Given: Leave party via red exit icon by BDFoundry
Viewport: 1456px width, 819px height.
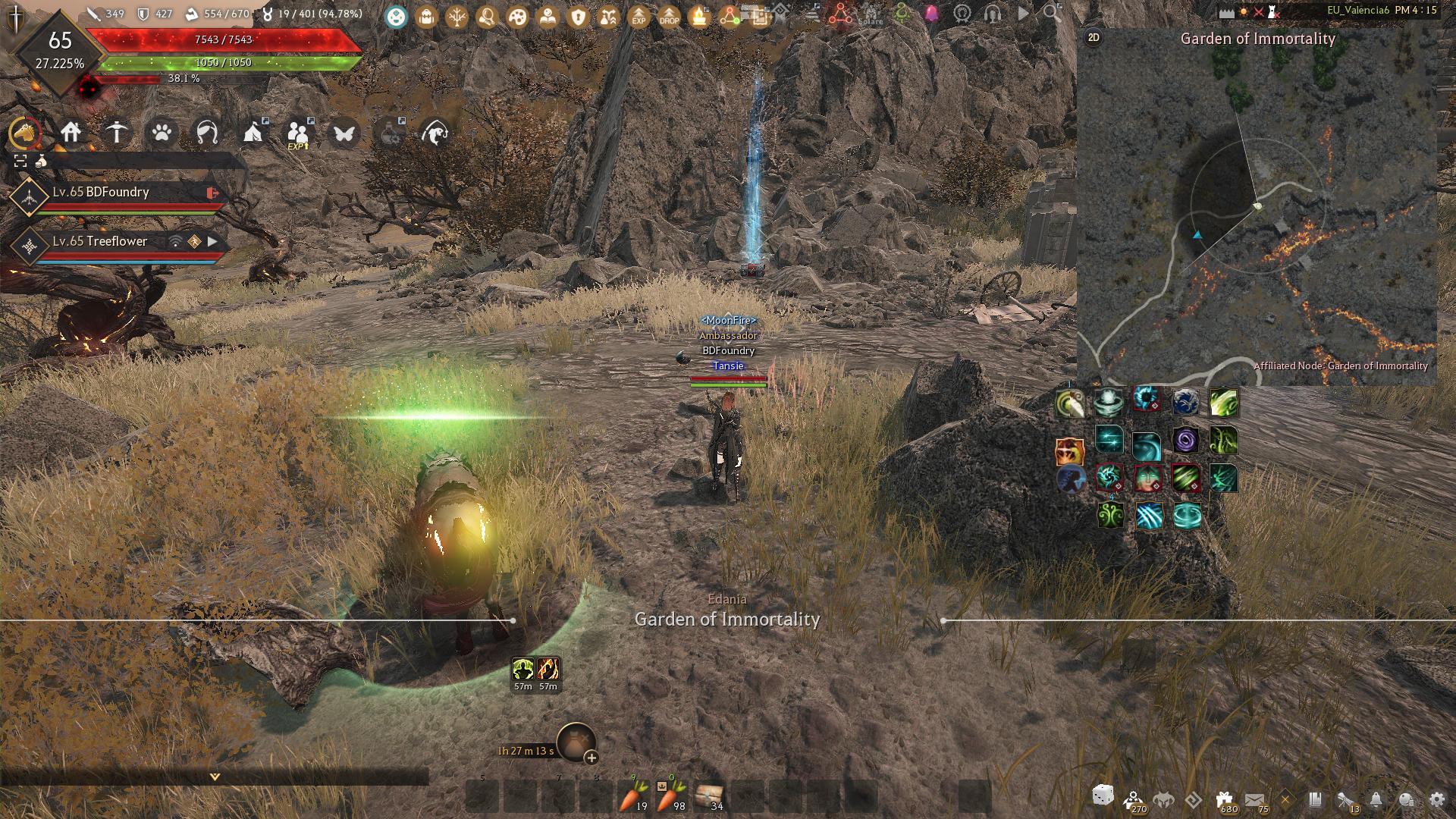Looking at the screenshot, I should point(212,193).
